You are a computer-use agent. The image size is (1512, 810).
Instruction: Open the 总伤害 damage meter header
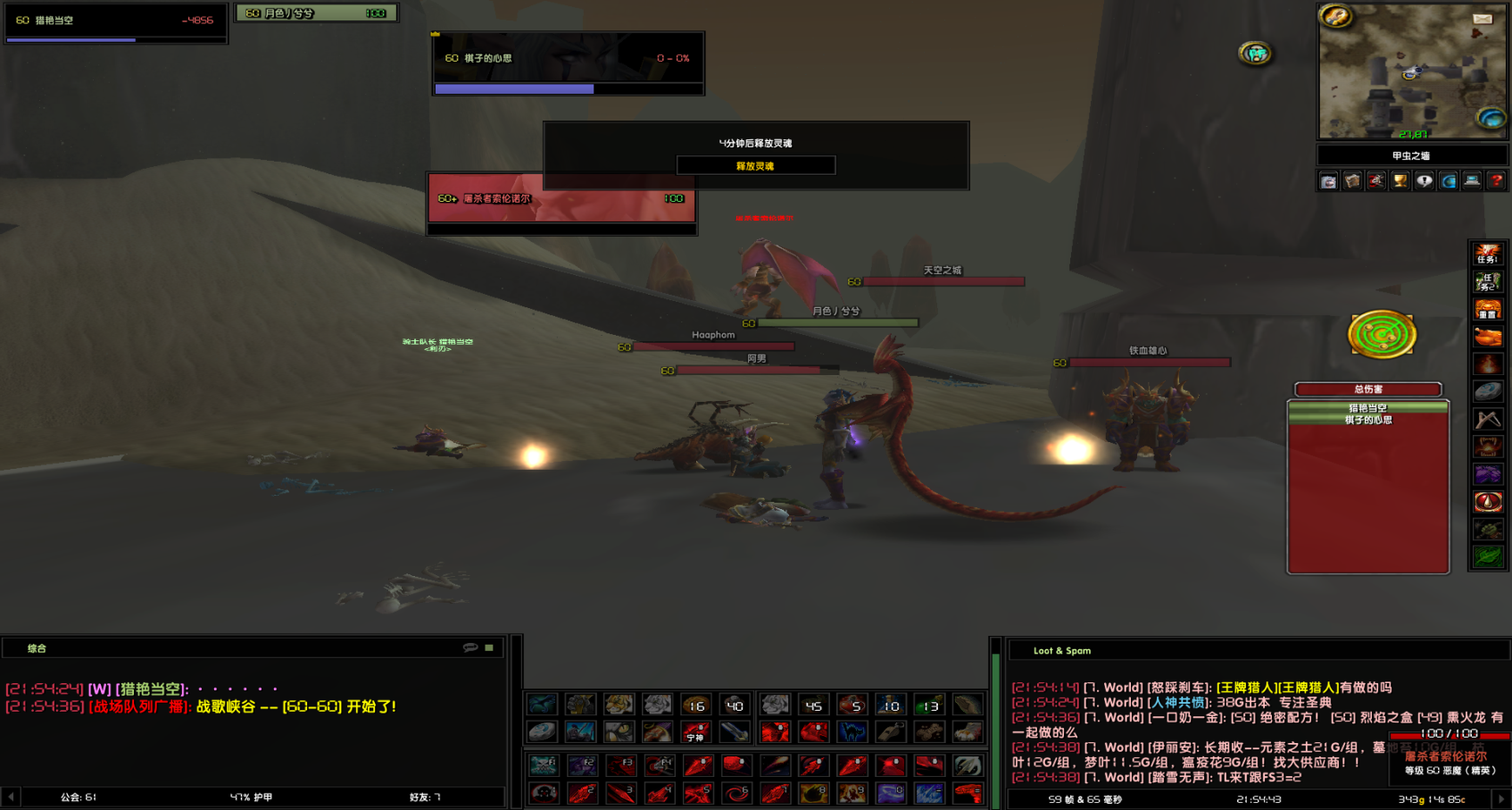click(1367, 389)
